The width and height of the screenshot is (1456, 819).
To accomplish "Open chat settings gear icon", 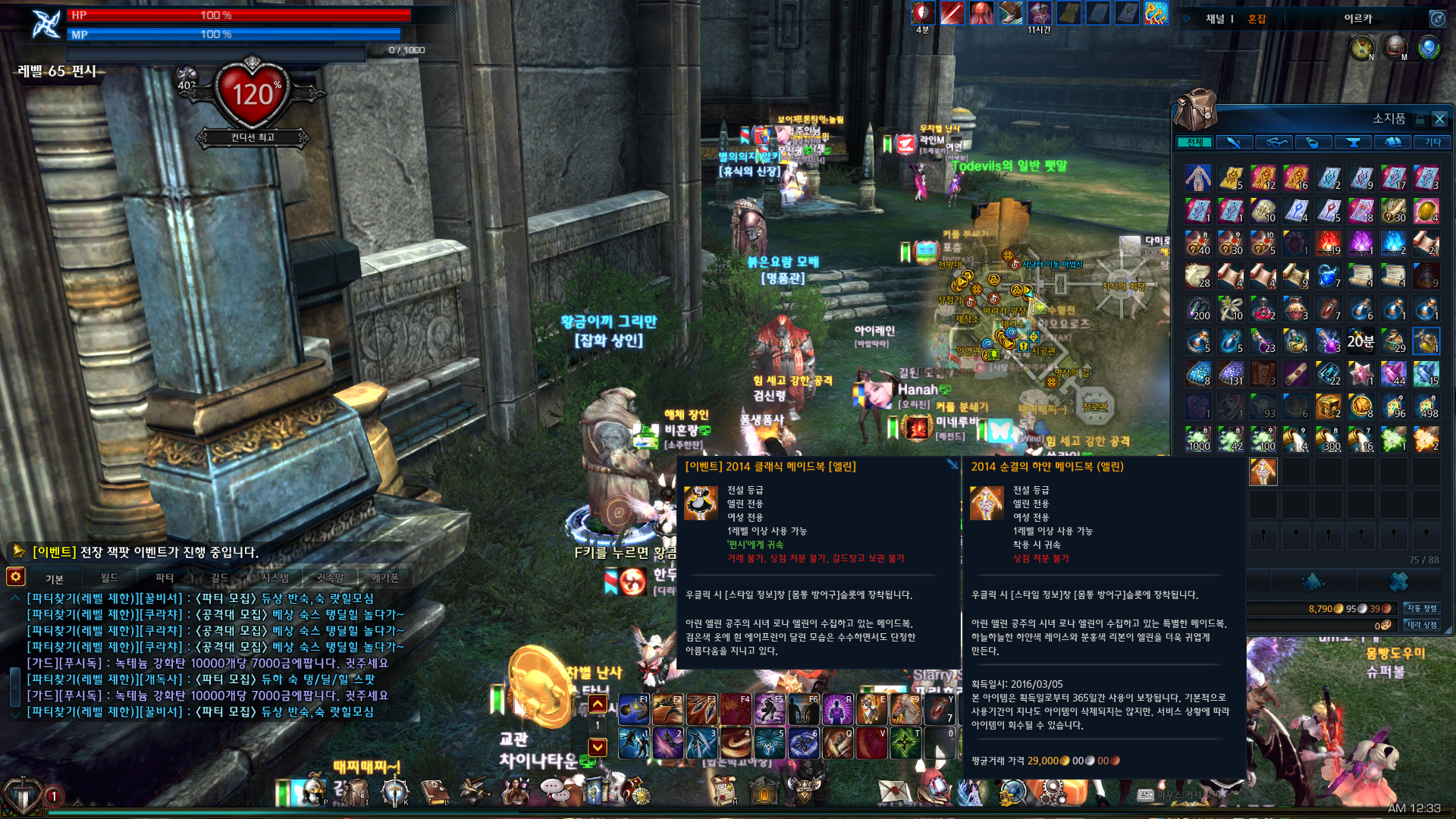I will (x=16, y=577).
